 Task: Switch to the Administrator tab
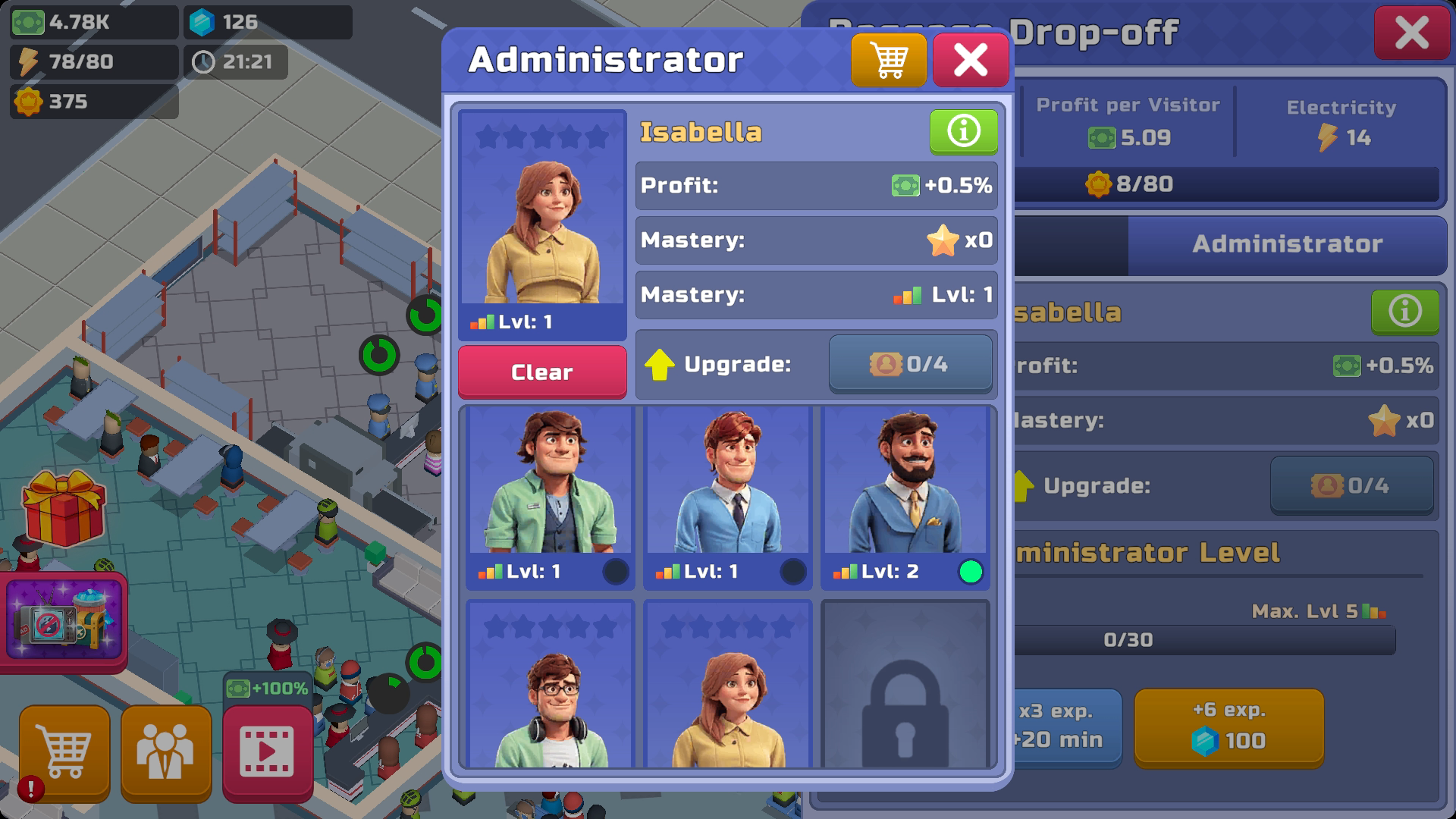(x=1287, y=244)
